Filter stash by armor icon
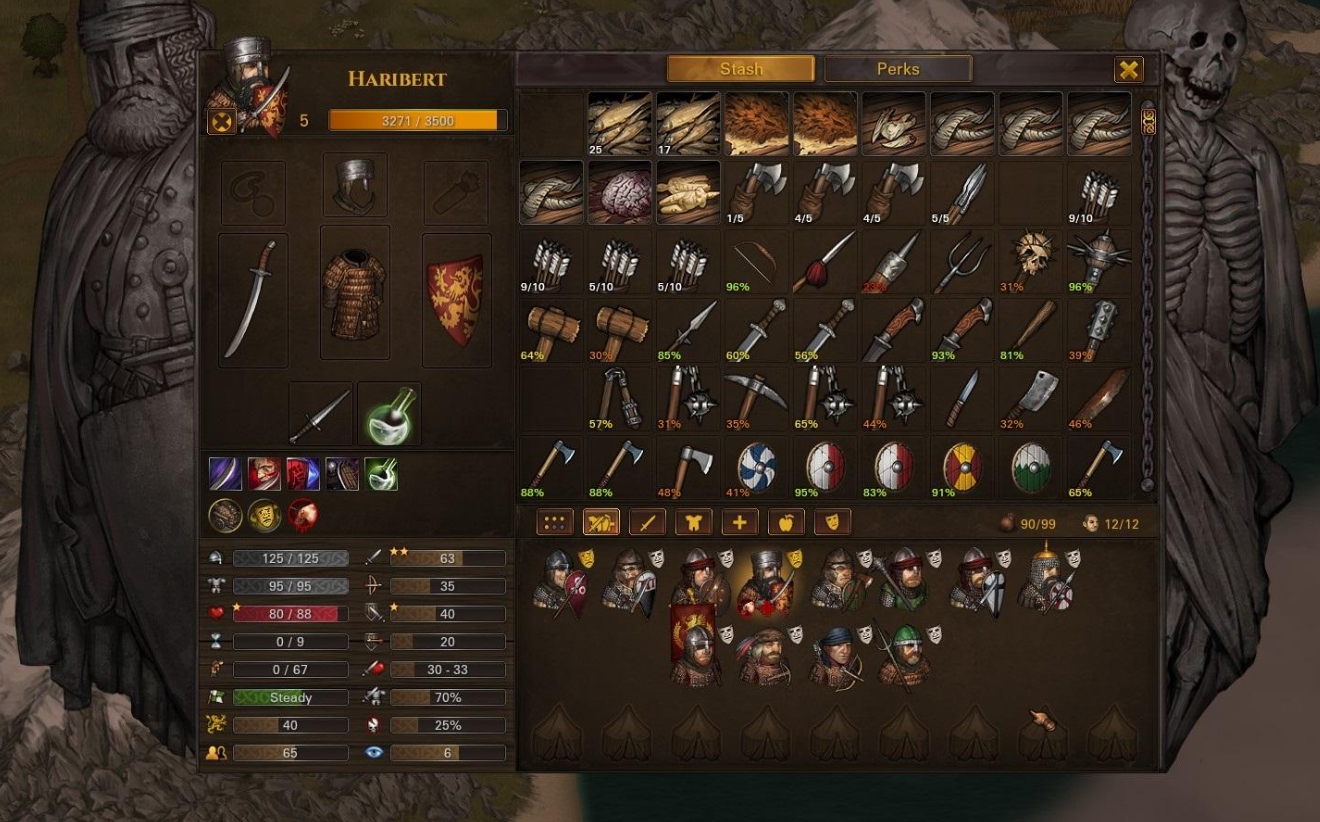The width and height of the screenshot is (1320, 822). tap(693, 522)
